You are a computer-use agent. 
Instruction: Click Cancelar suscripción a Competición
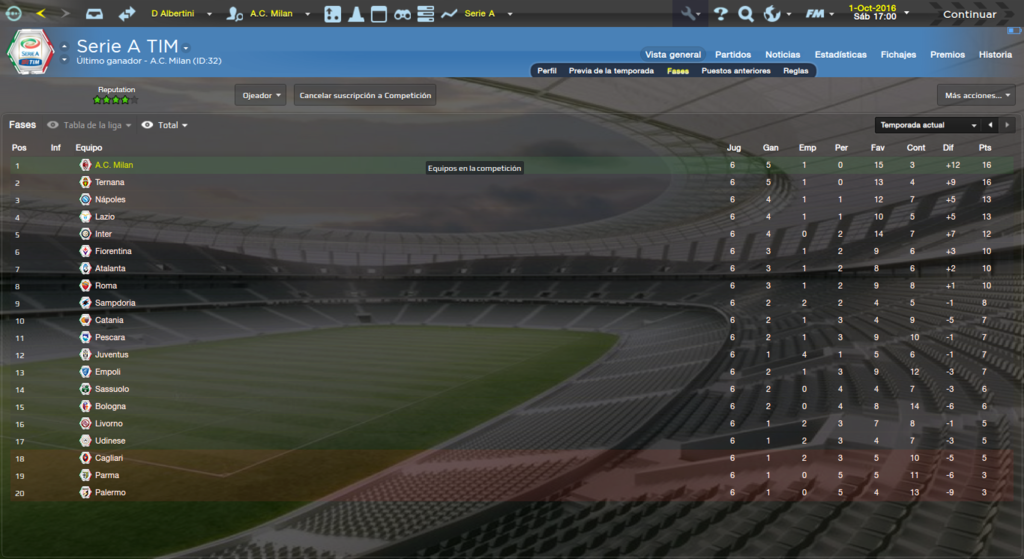[x=365, y=96]
